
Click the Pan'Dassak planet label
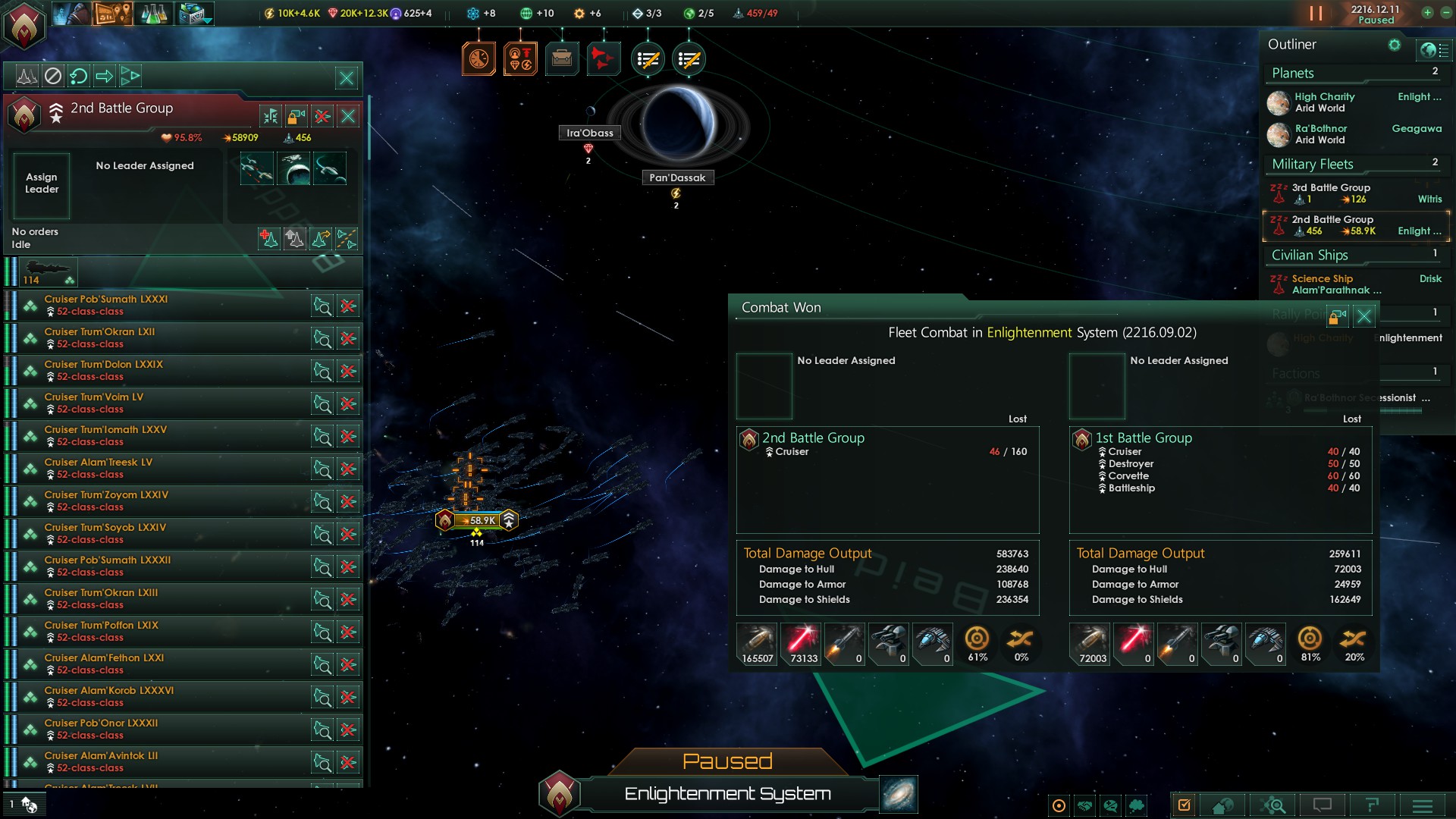click(x=676, y=178)
